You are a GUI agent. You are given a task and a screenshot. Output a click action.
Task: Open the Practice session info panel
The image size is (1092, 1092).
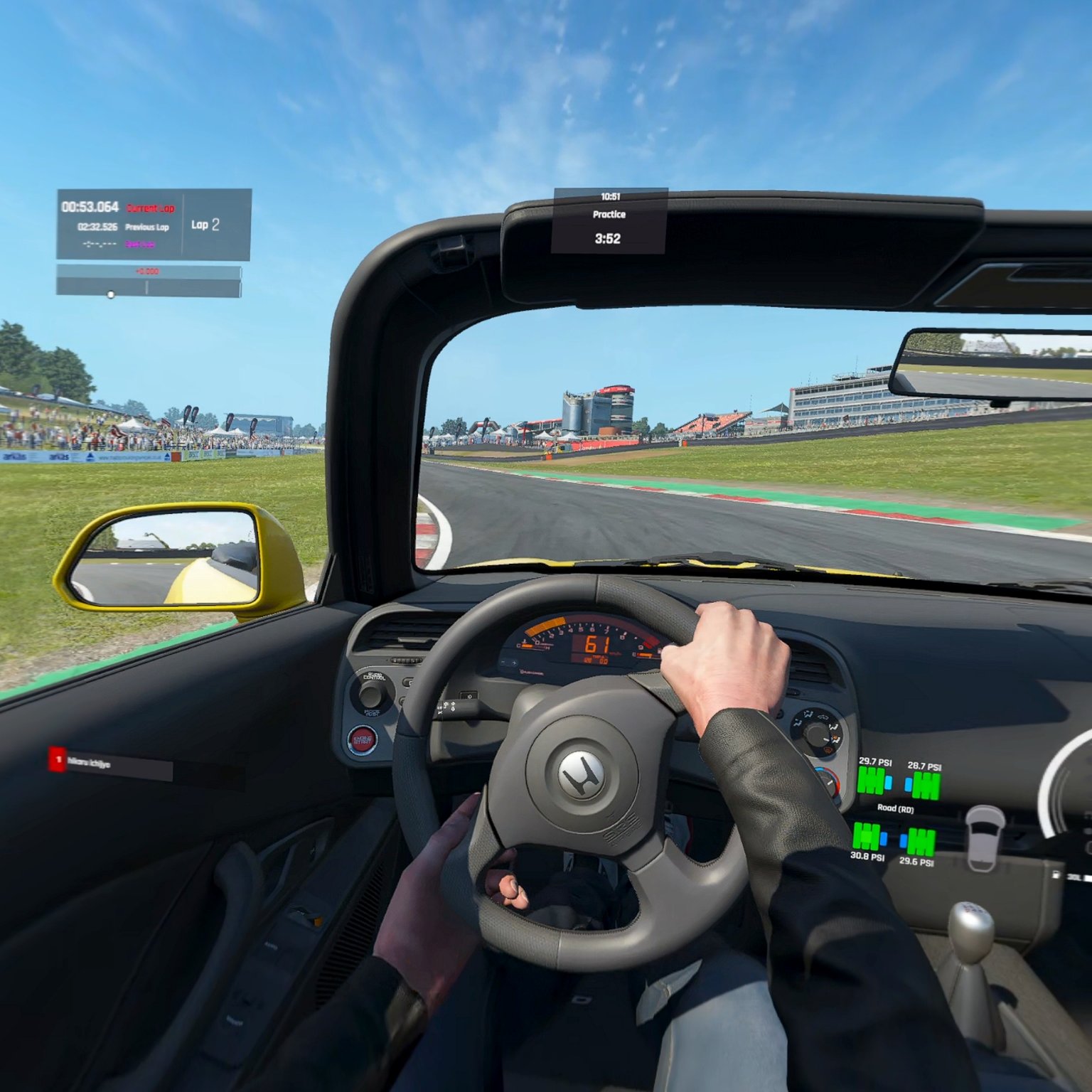pos(609,220)
